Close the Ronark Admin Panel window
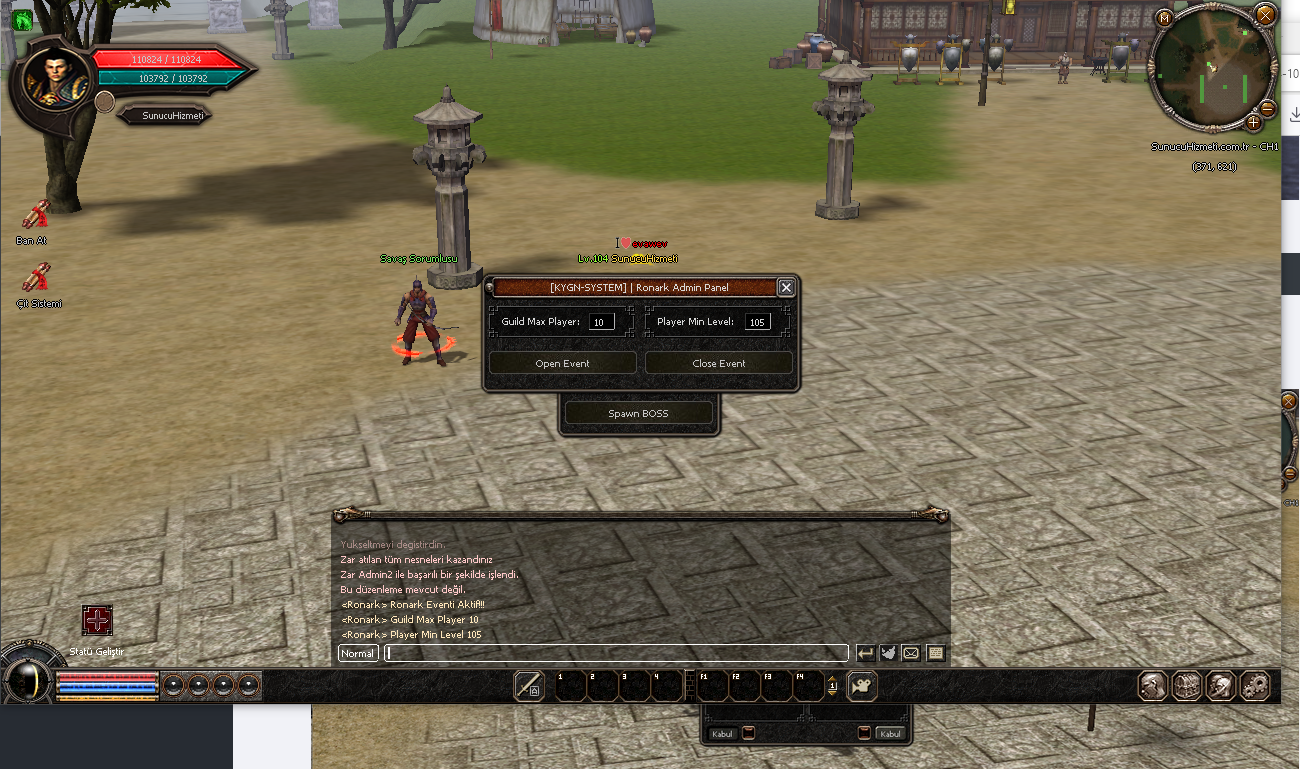Screen dimensions: 1300x769 (786, 288)
